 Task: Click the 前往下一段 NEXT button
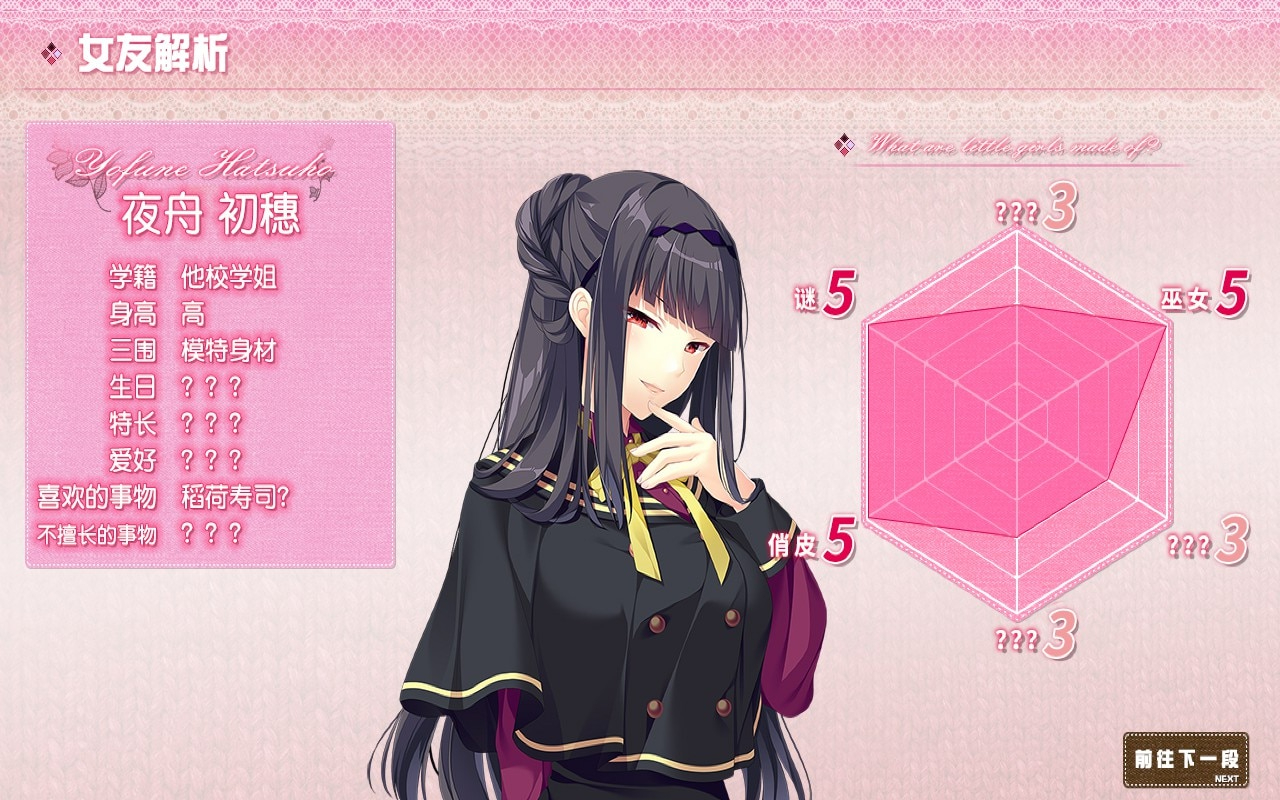pos(1186,760)
